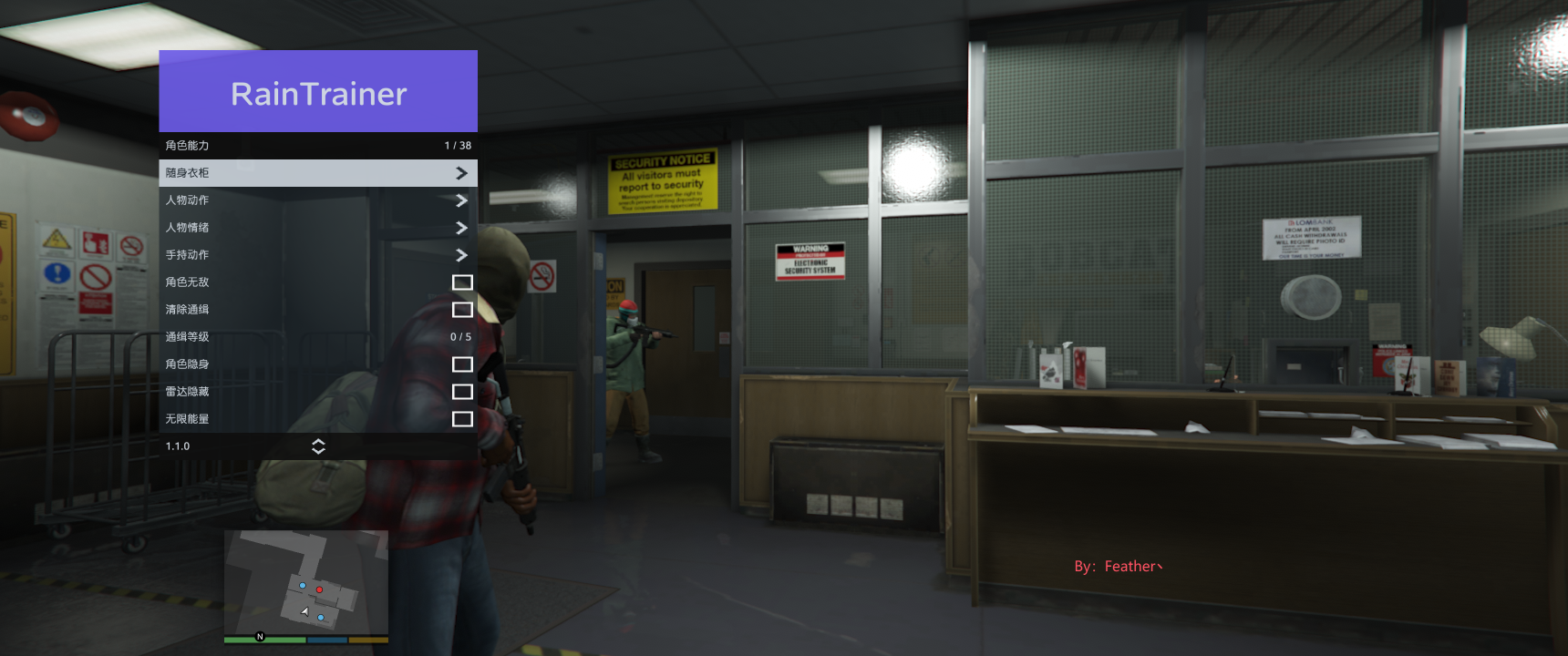Check the 雷达隐藏 checkbox
The image size is (1568, 656).
462,392
